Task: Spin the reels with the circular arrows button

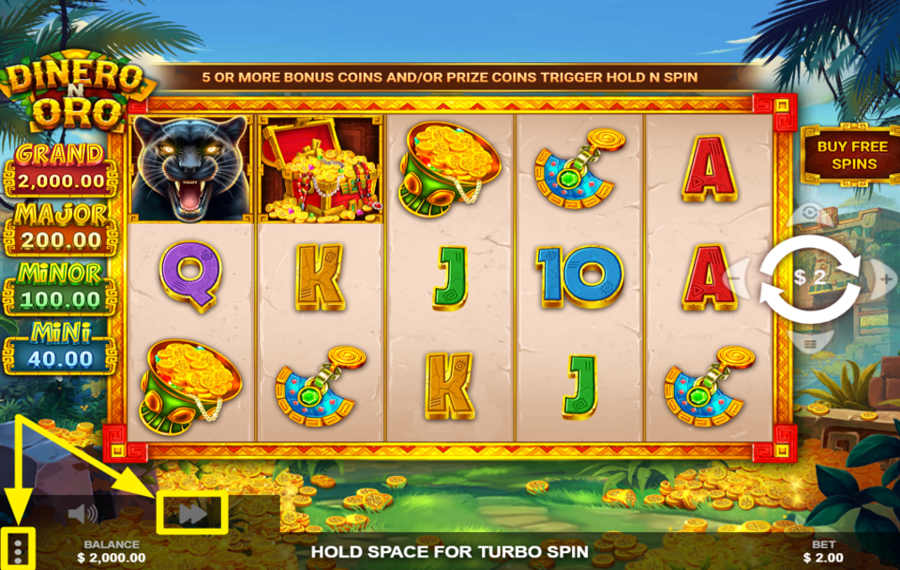Action: coord(810,277)
